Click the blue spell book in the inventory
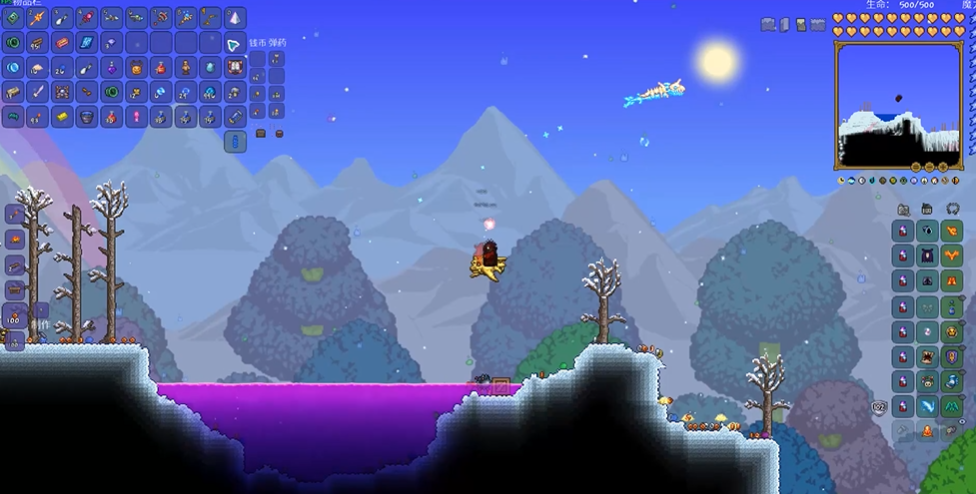 [x=87, y=42]
